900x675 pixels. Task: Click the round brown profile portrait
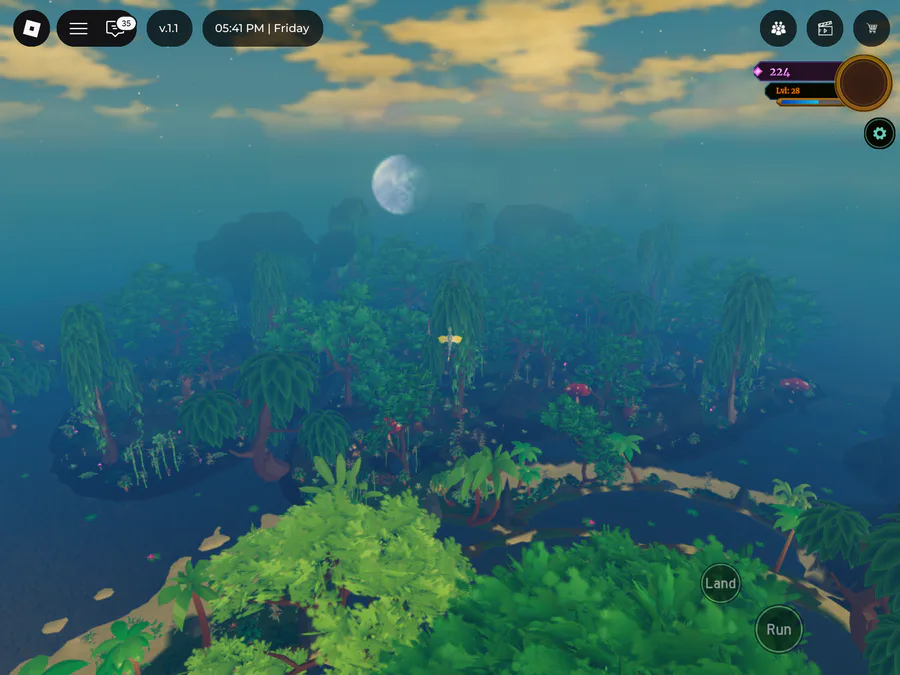863,83
